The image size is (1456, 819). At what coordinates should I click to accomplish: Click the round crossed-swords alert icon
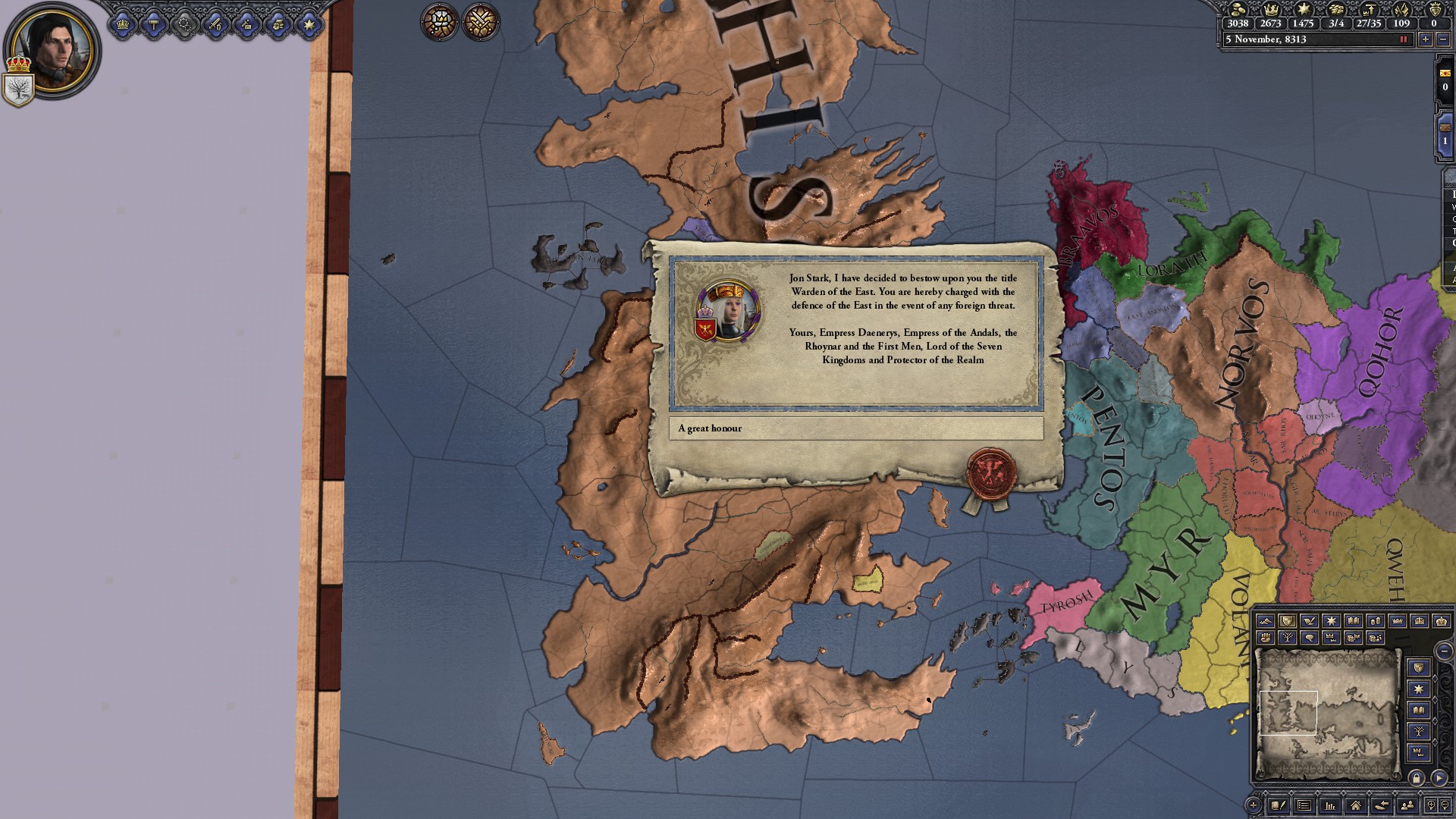[480, 21]
